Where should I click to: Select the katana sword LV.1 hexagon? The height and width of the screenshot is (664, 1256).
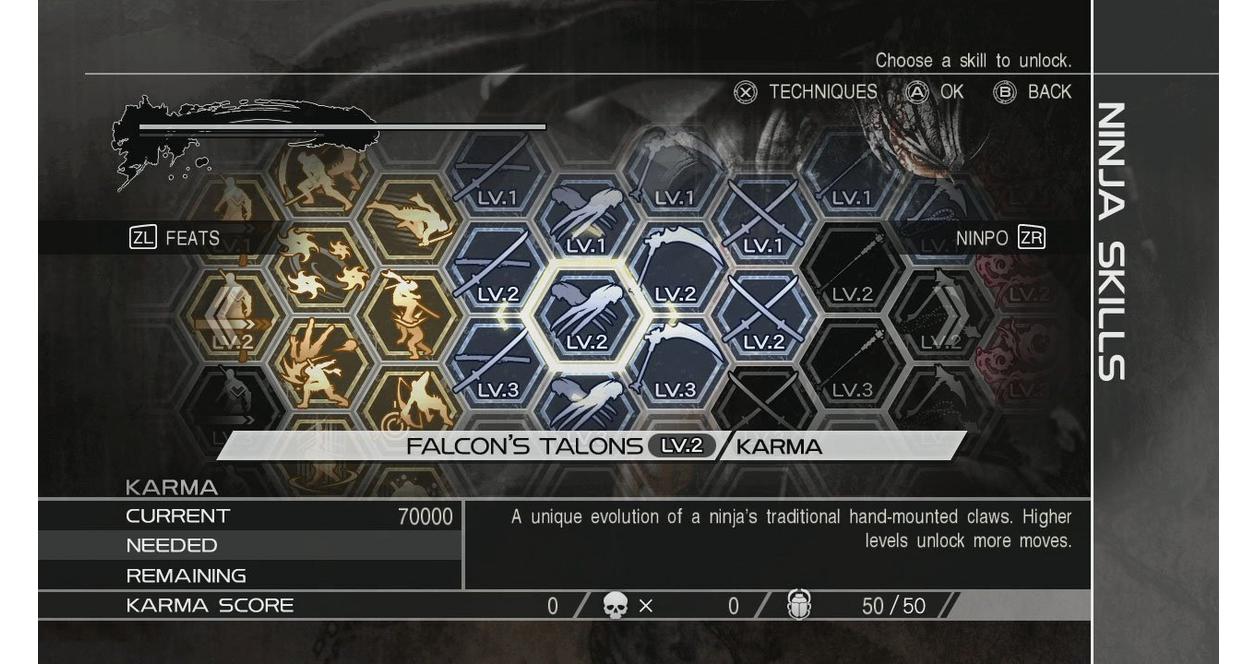point(497,173)
